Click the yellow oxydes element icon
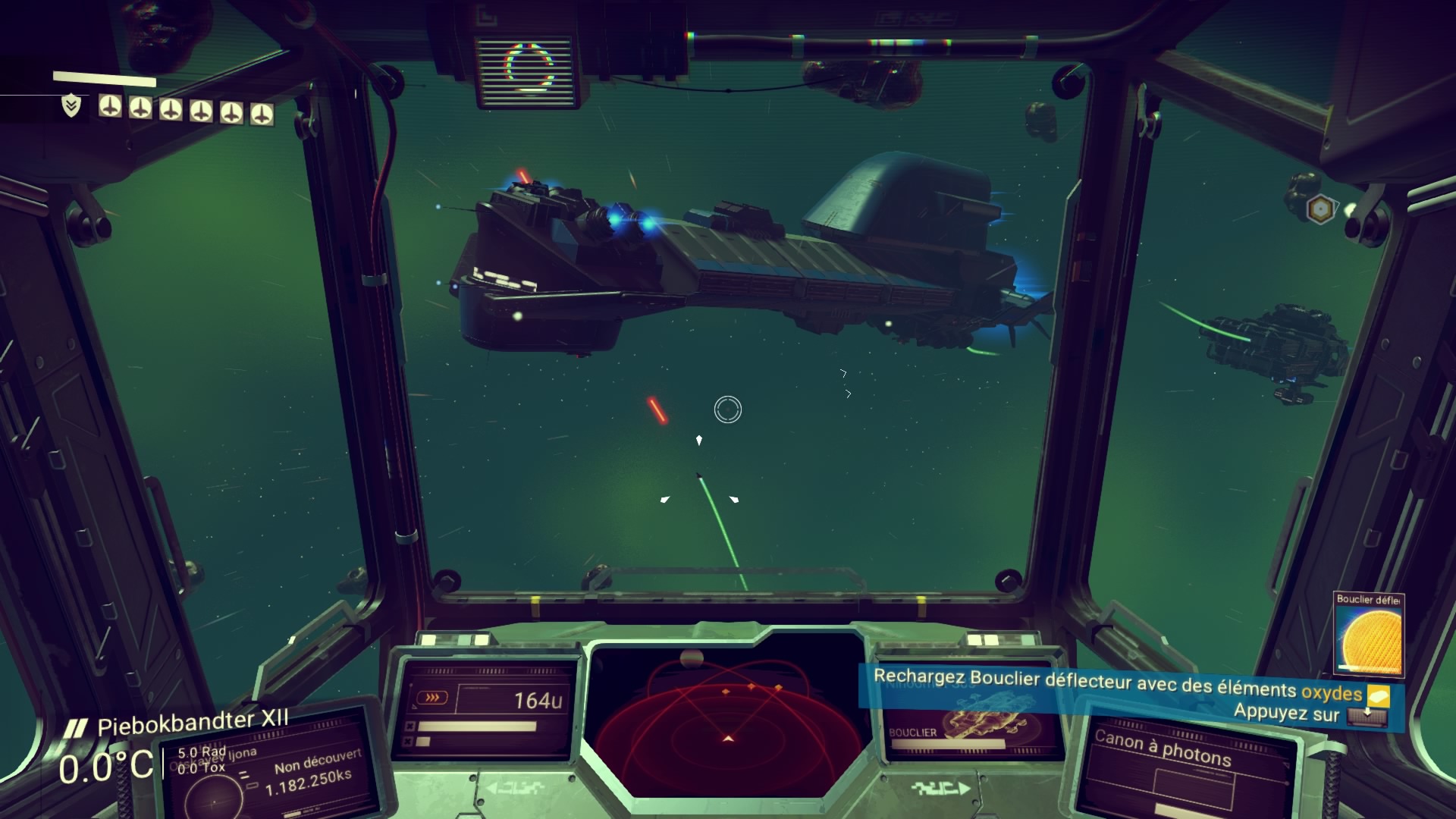 (x=1378, y=695)
